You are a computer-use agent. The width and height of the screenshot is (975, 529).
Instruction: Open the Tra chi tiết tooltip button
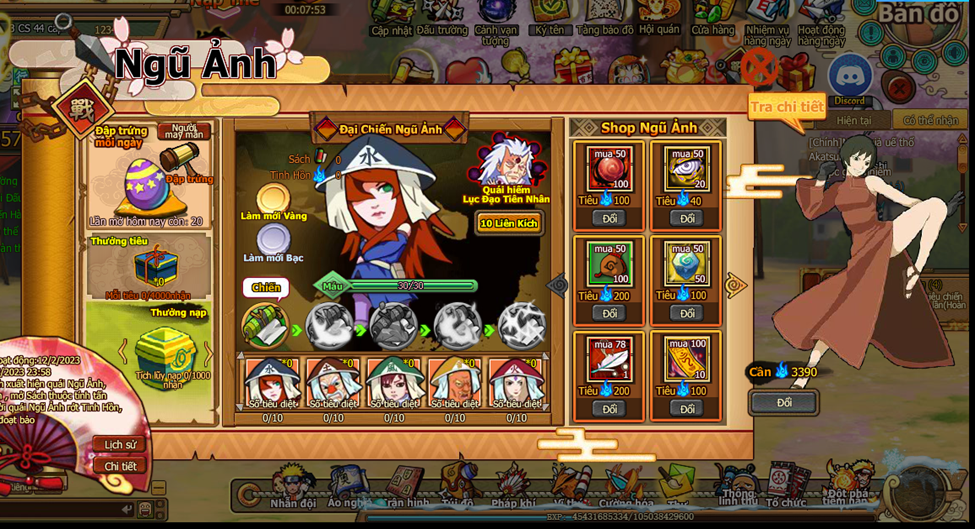[x=787, y=106]
